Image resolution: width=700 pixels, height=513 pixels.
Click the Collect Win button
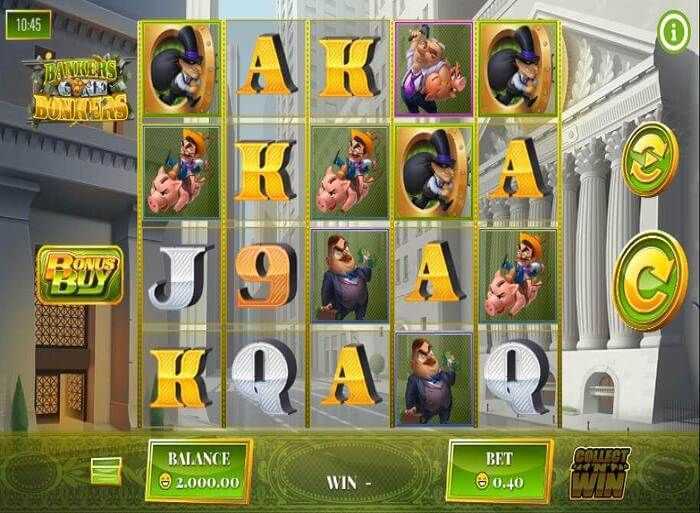[600, 473]
